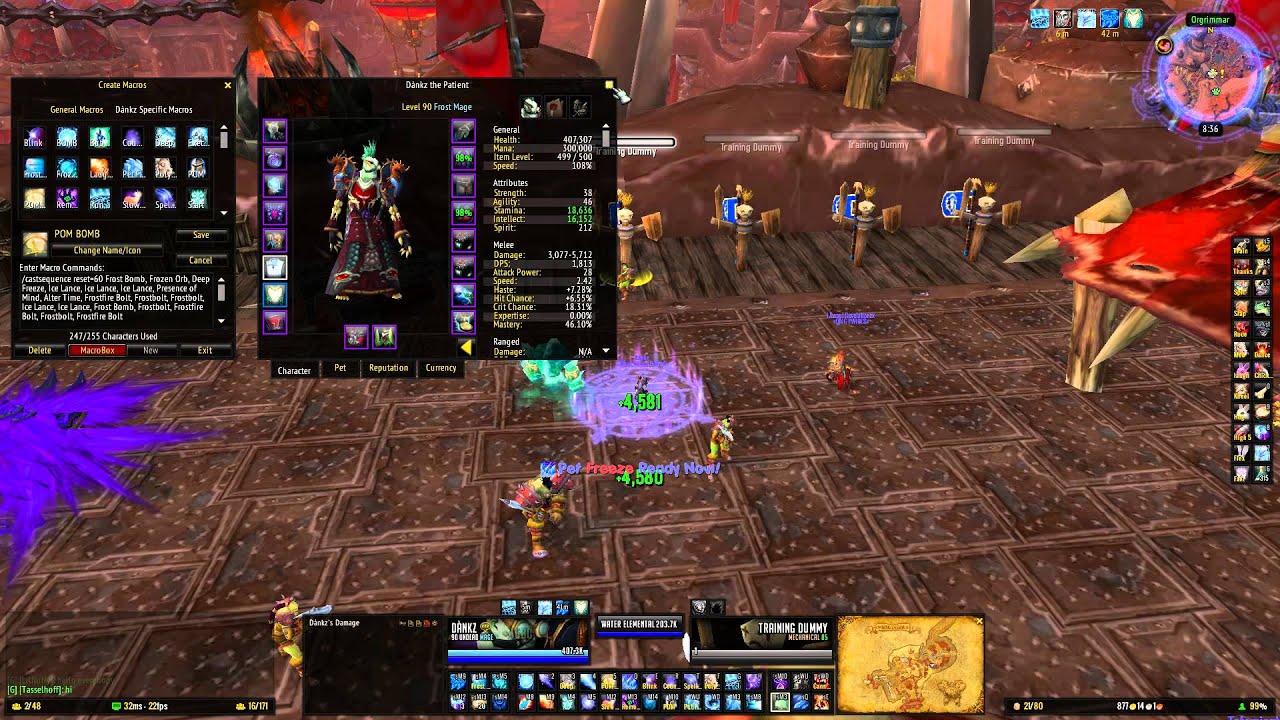1280x720 pixels.
Task: Open the Dànkz Specific Macros tab
Action: pos(153,110)
